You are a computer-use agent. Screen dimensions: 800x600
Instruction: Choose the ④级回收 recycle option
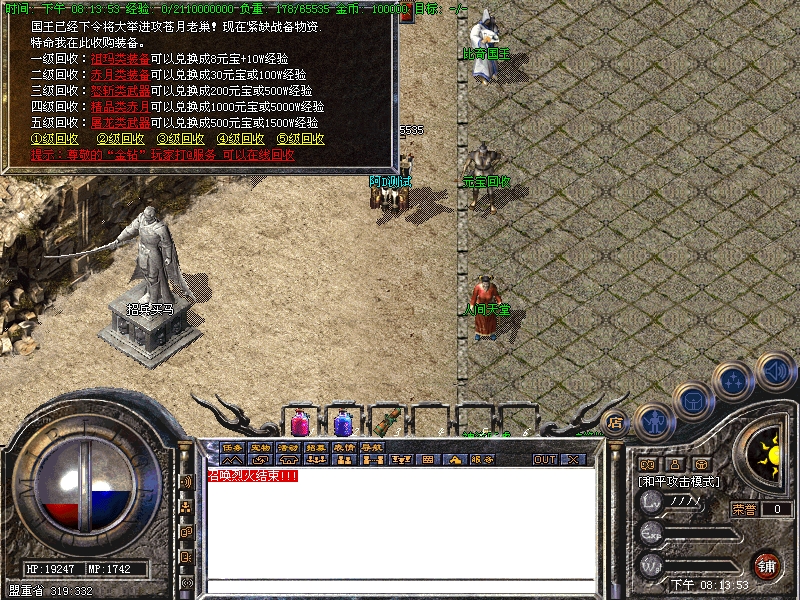coord(241,139)
